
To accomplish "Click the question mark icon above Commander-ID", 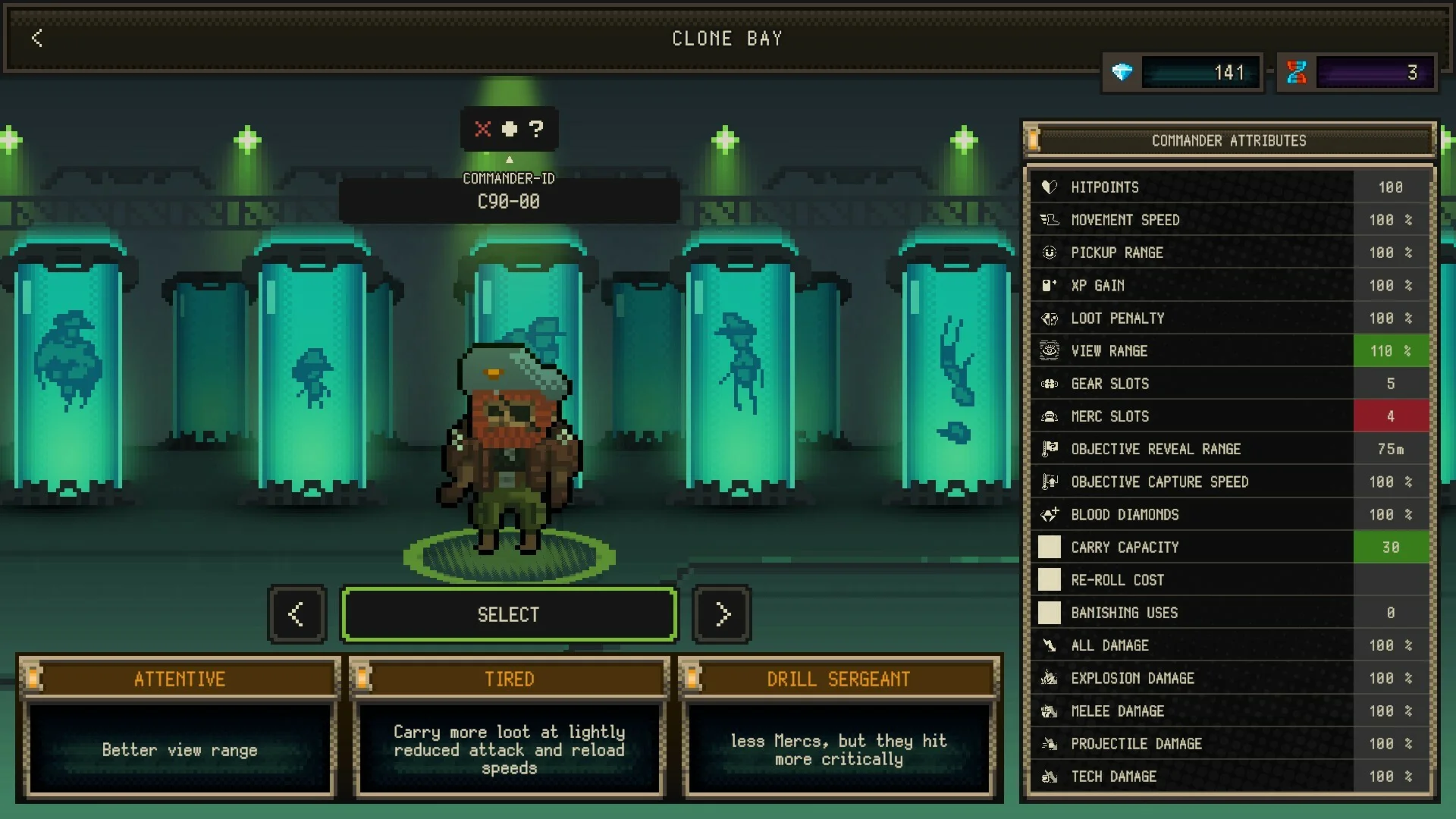I will (536, 129).
